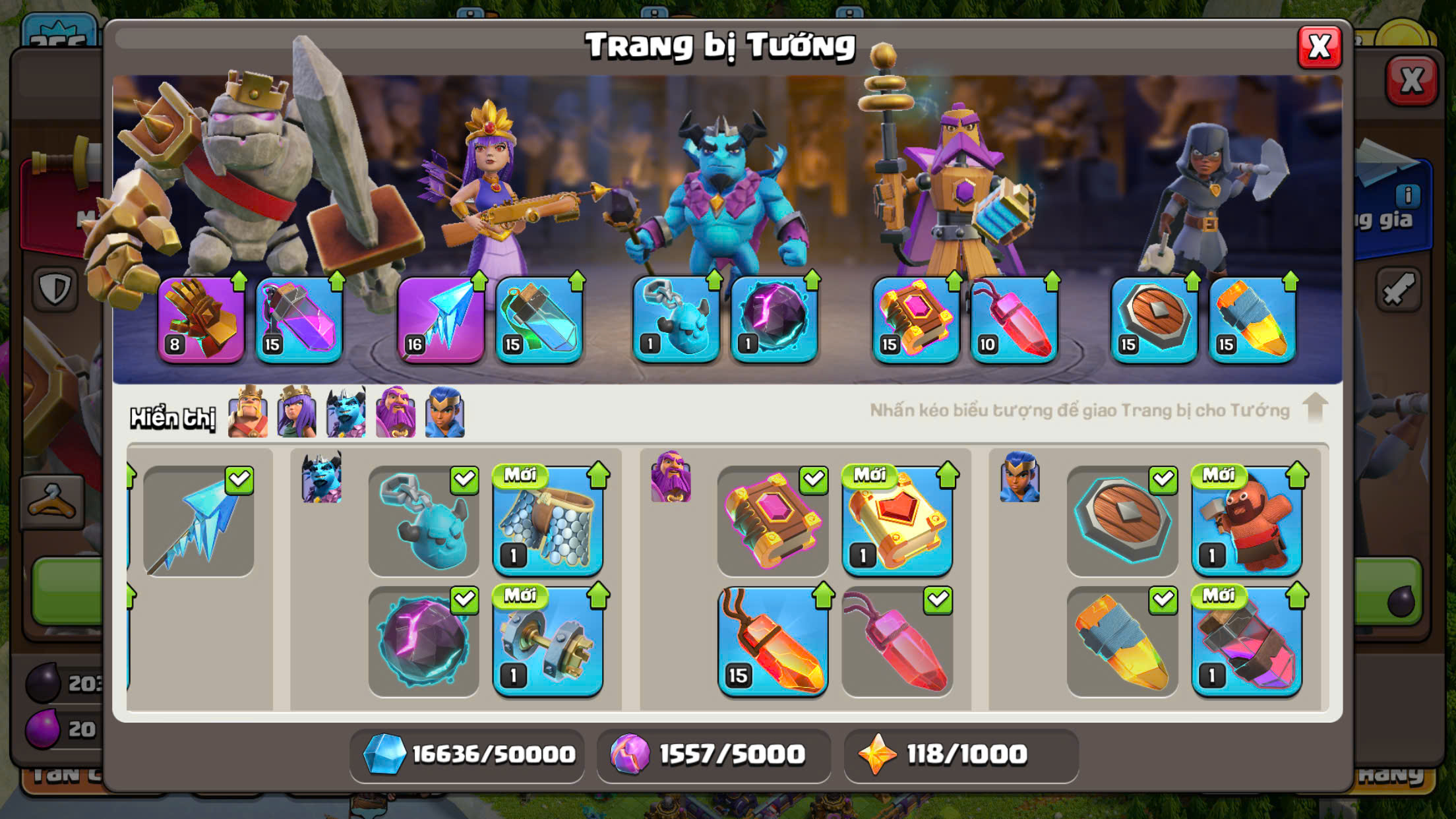Close the Trang bị Tướng window
1456x819 pixels.
[1319, 47]
